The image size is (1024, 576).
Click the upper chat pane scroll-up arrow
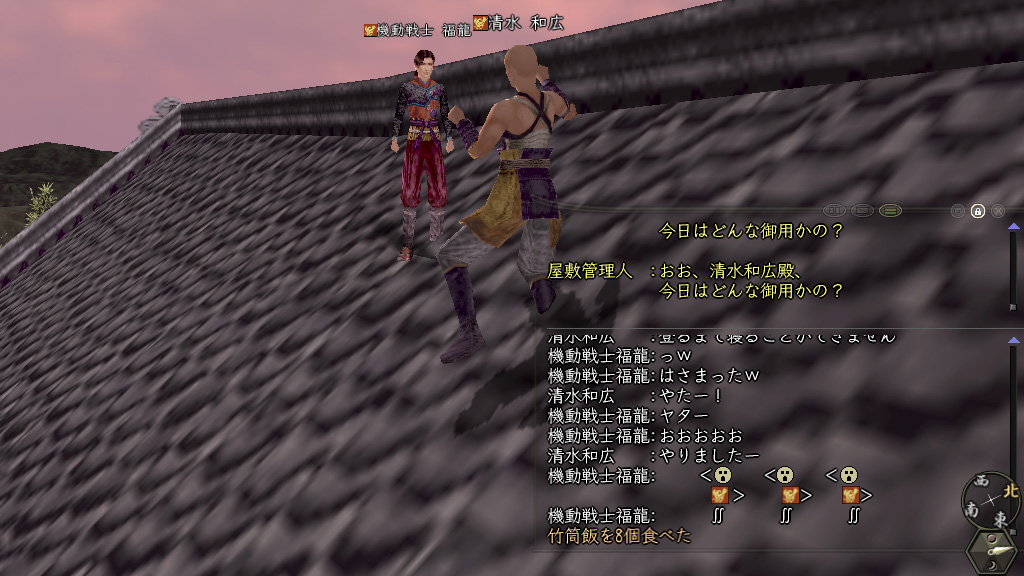1013,229
